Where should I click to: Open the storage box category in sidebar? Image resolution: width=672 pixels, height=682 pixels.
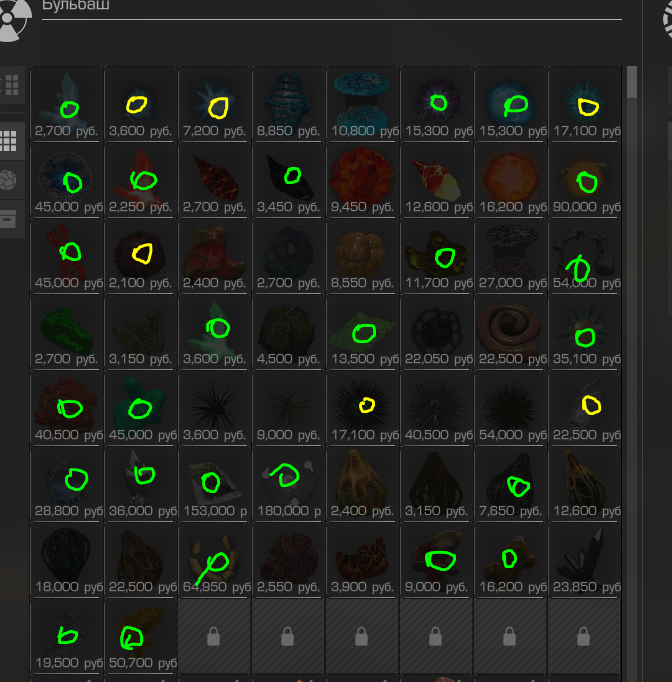pyautogui.click(x=12, y=217)
